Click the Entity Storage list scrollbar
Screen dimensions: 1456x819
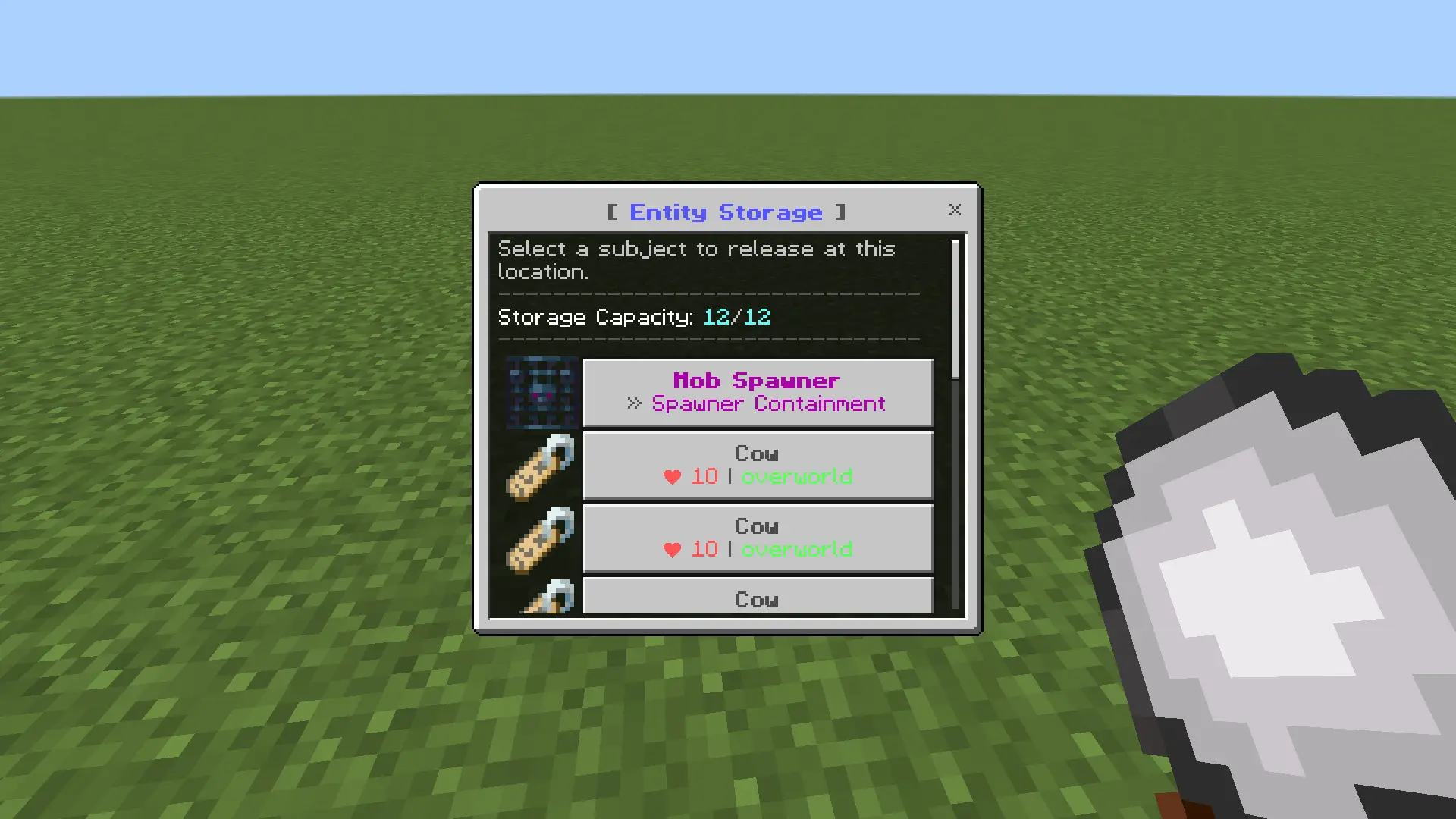click(955, 309)
